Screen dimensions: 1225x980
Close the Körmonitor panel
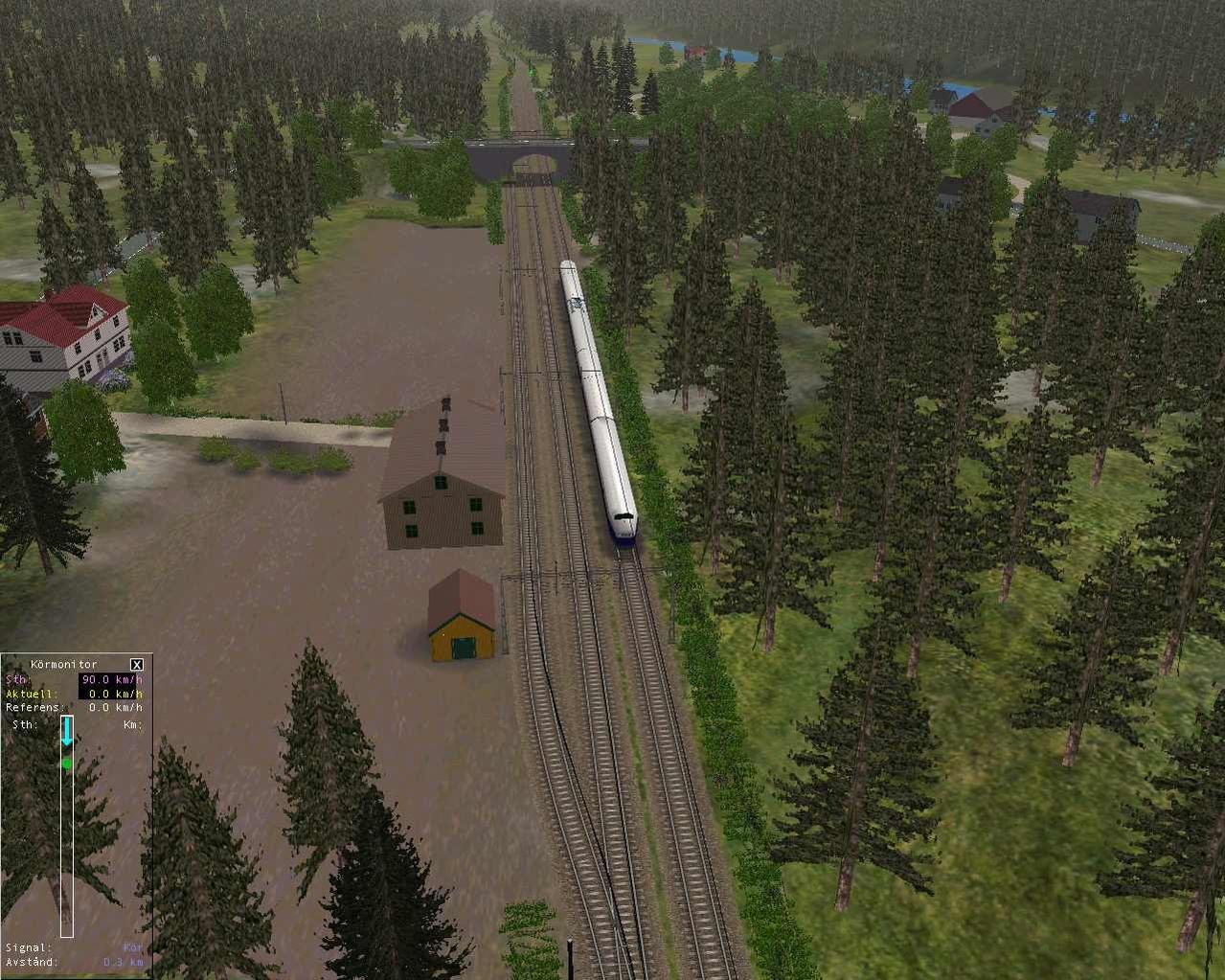tap(137, 664)
